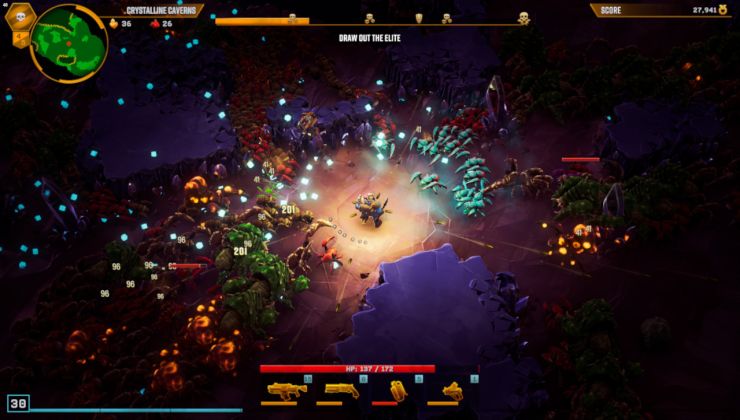Click the shield marker on progress bar
Image resolution: width=740 pixels, height=420 pixels.
tap(418, 18)
